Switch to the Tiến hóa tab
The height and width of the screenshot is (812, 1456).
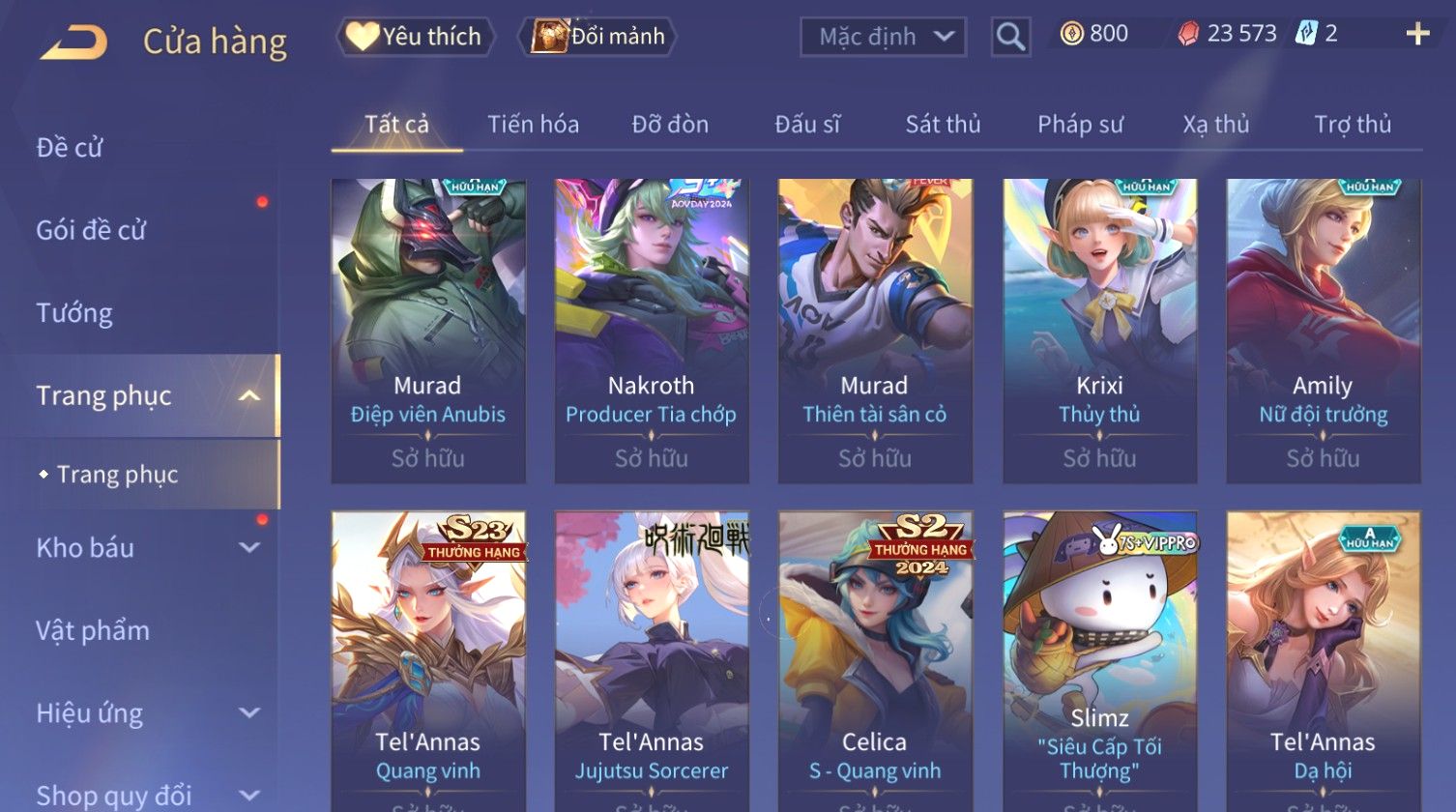(x=533, y=125)
